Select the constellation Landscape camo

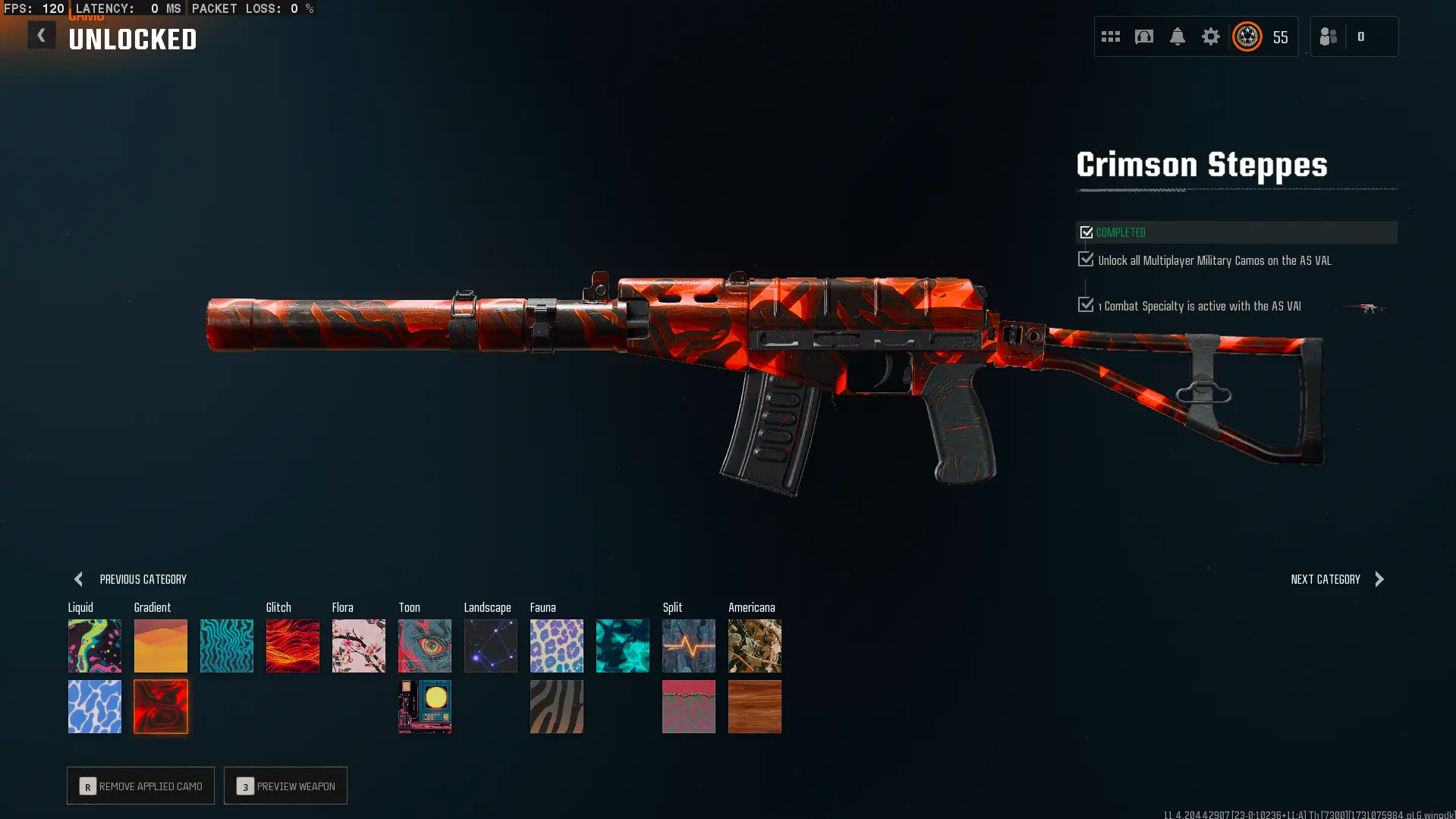tap(491, 646)
